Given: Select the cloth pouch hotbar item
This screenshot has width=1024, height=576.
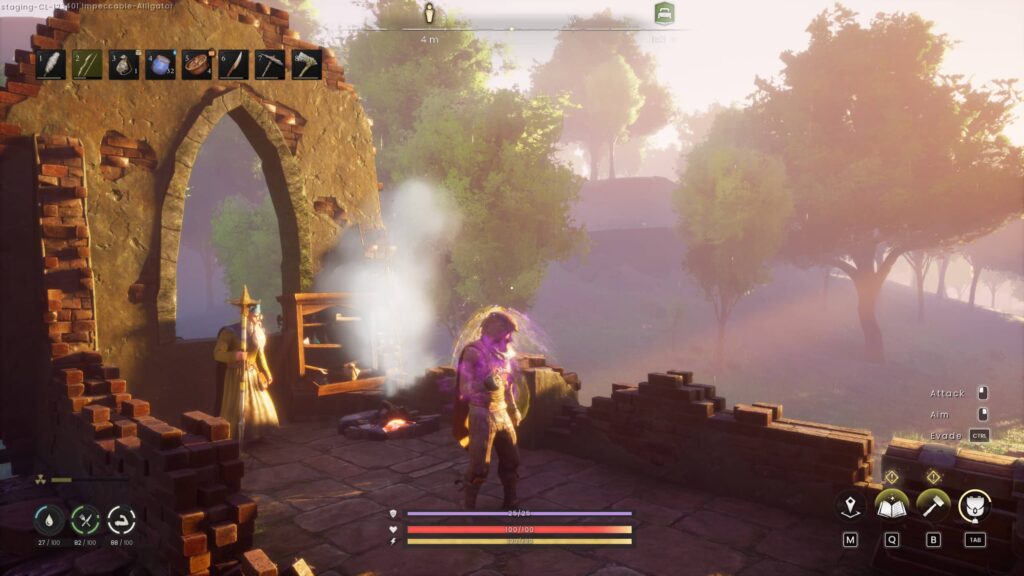Looking at the screenshot, I should pos(124,65).
